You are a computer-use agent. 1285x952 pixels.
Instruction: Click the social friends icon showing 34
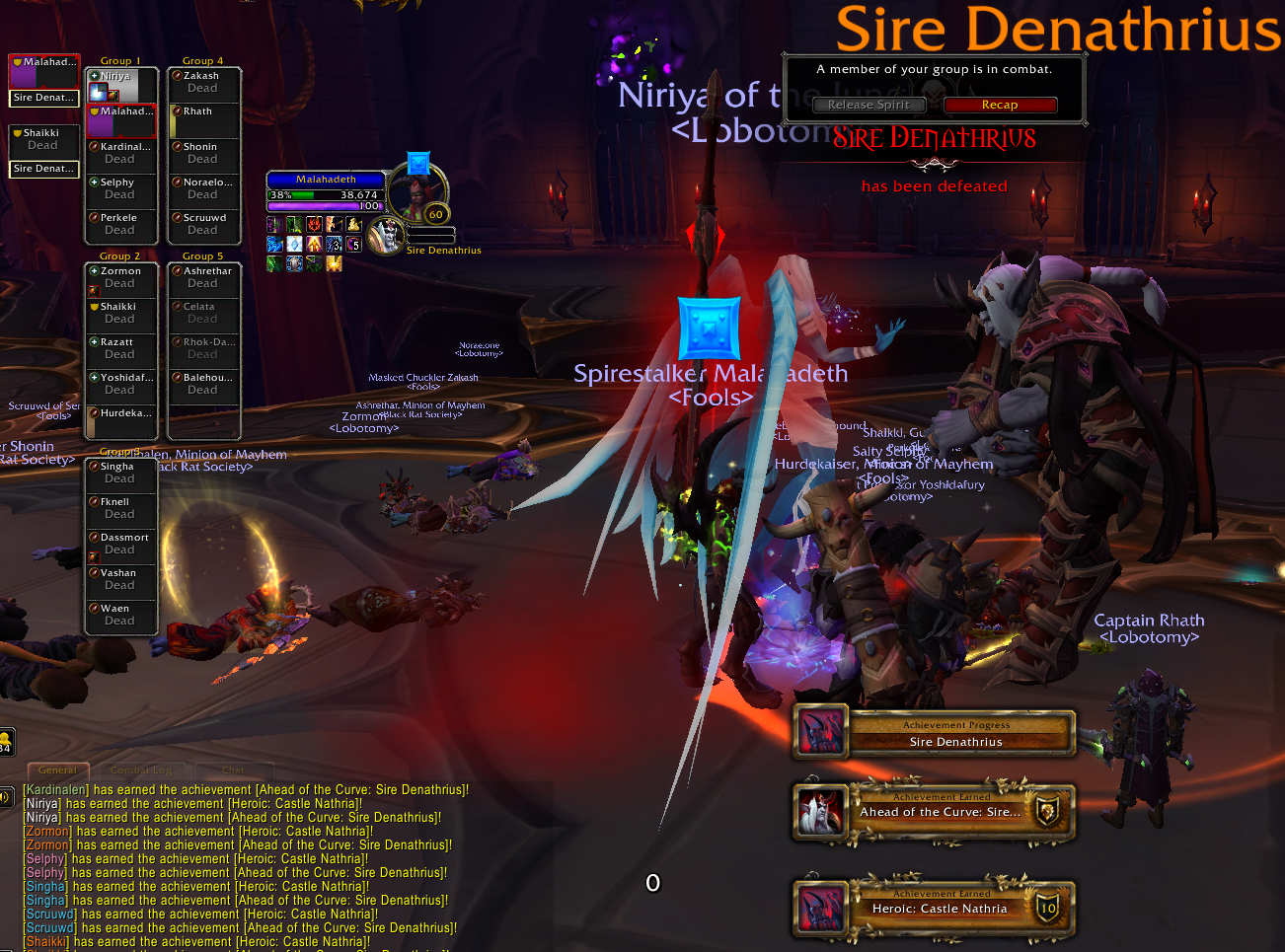click(x=6, y=740)
